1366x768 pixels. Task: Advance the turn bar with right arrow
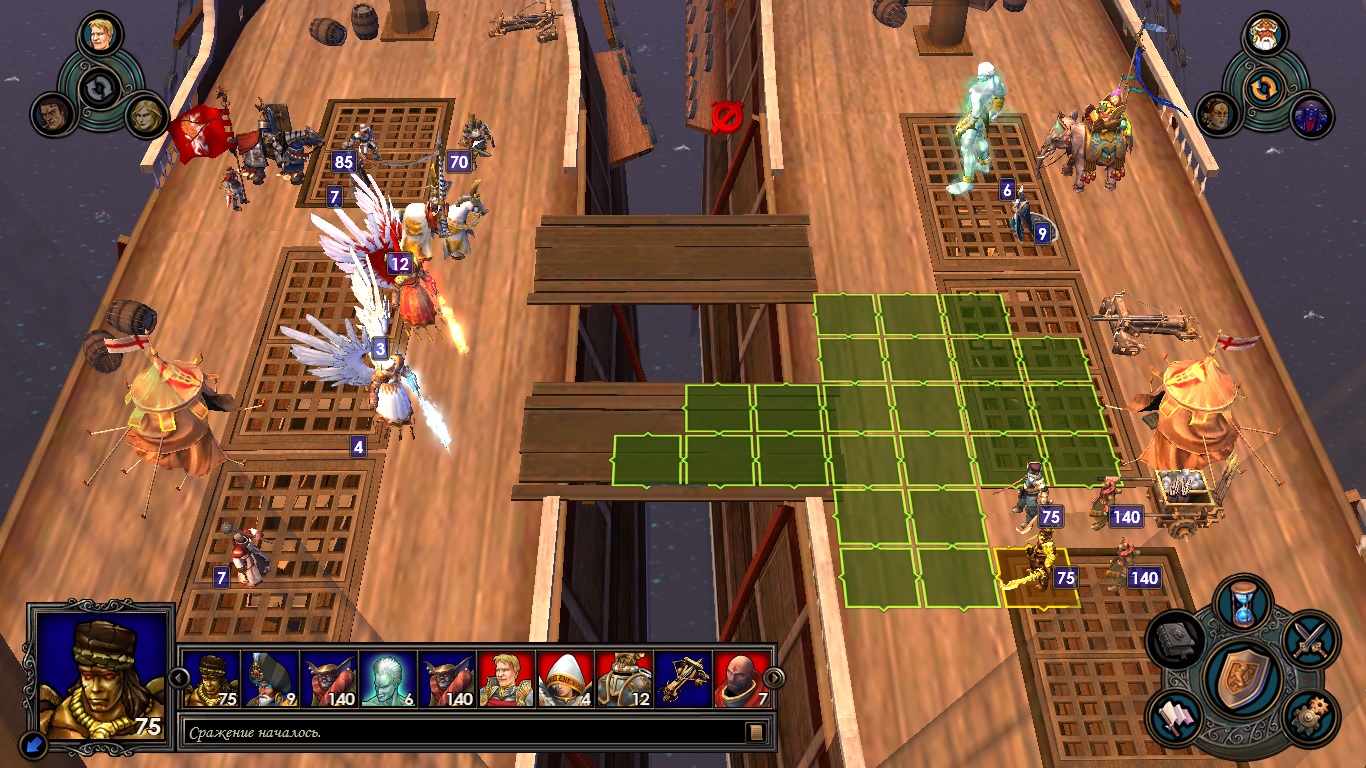click(775, 679)
